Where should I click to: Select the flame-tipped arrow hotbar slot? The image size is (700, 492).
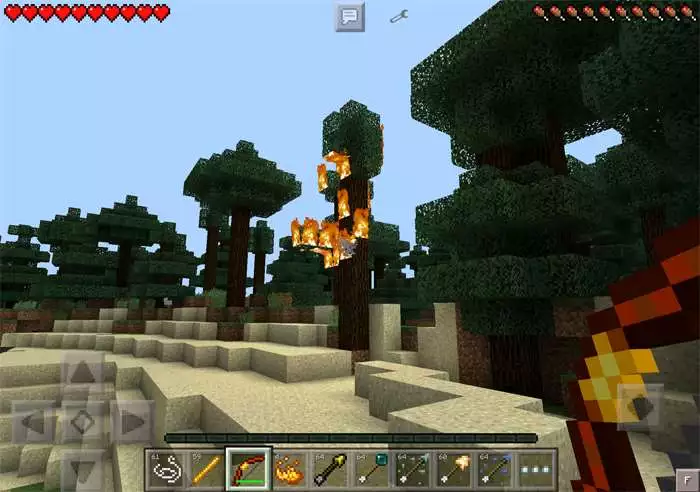(456, 468)
